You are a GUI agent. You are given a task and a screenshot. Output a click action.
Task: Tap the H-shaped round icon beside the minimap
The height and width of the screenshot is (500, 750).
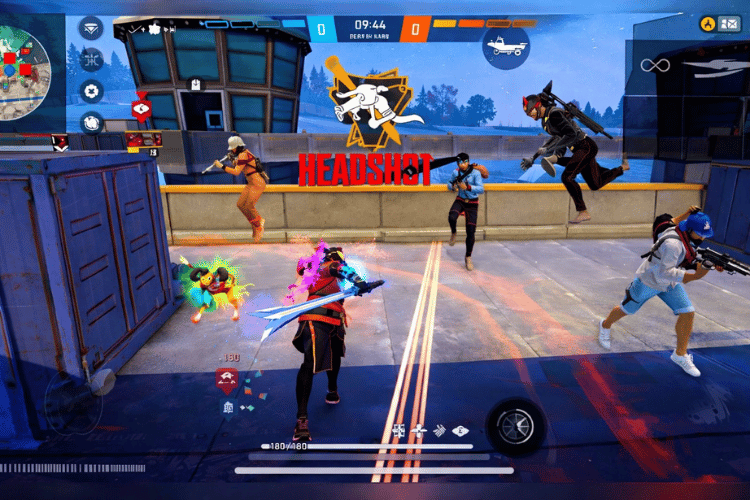(91, 59)
